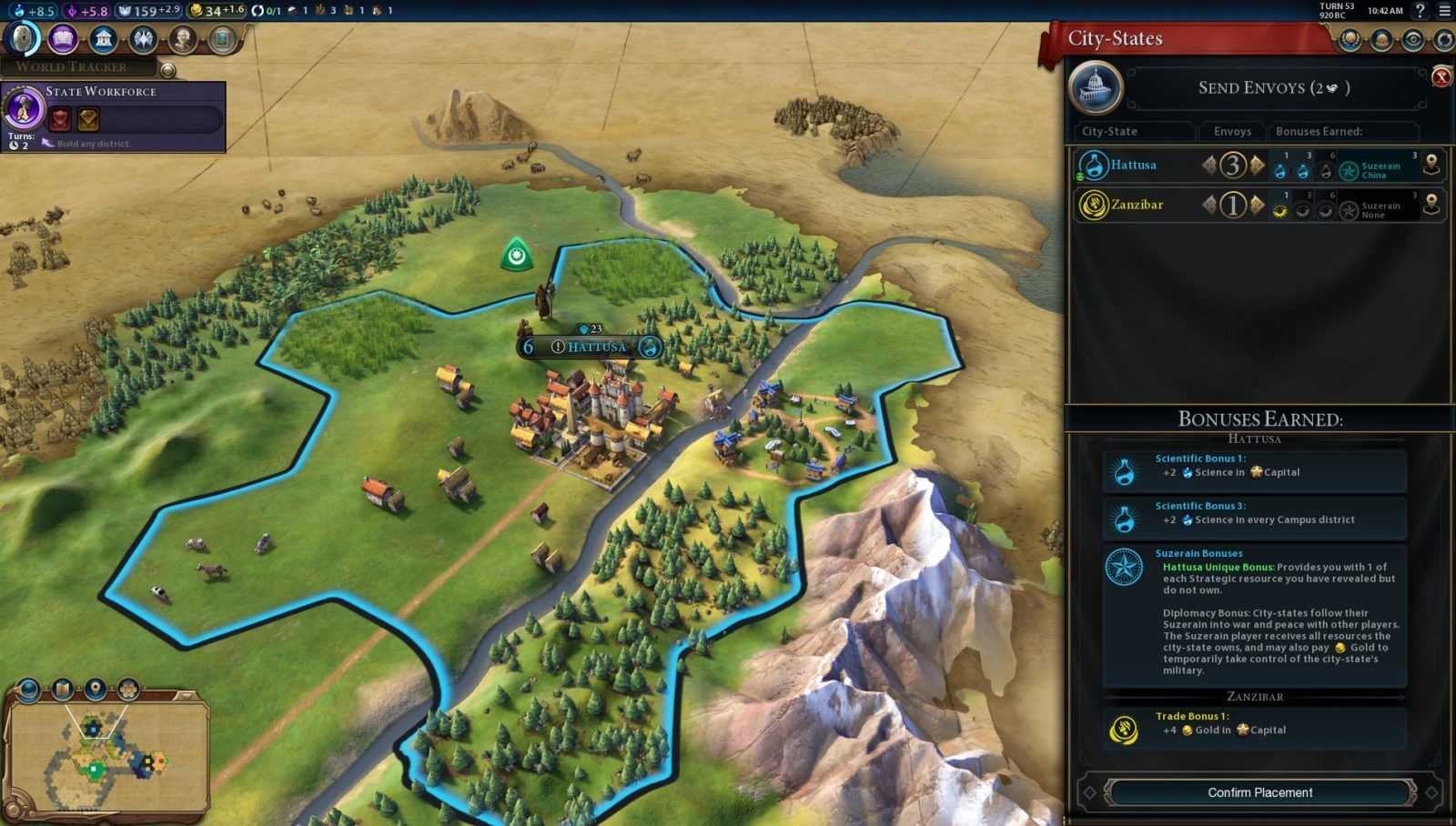Click the Confirm Placement button
This screenshot has width=1456, height=826.
(1259, 791)
